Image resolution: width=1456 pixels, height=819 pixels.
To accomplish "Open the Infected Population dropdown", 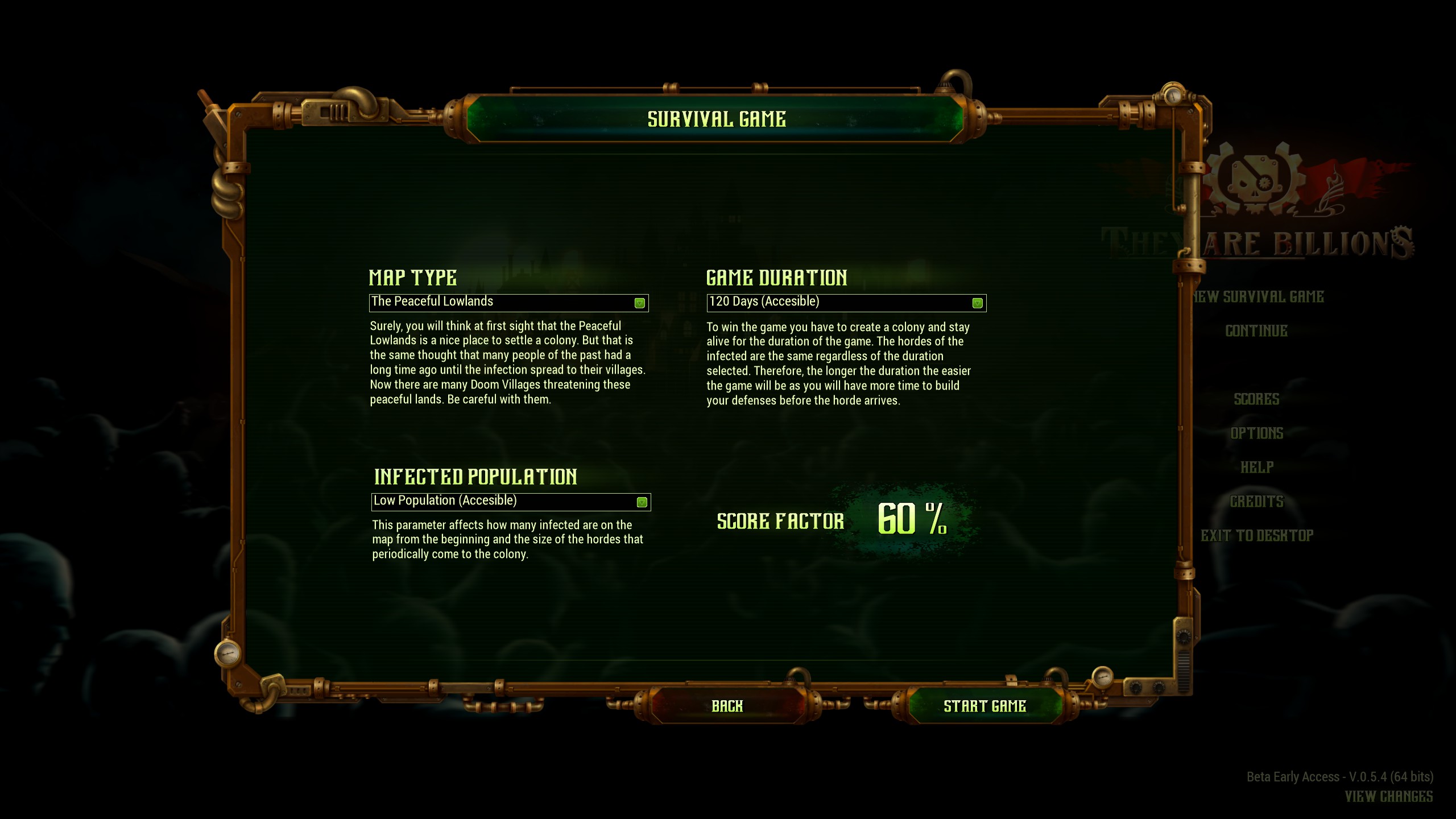I will point(510,502).
